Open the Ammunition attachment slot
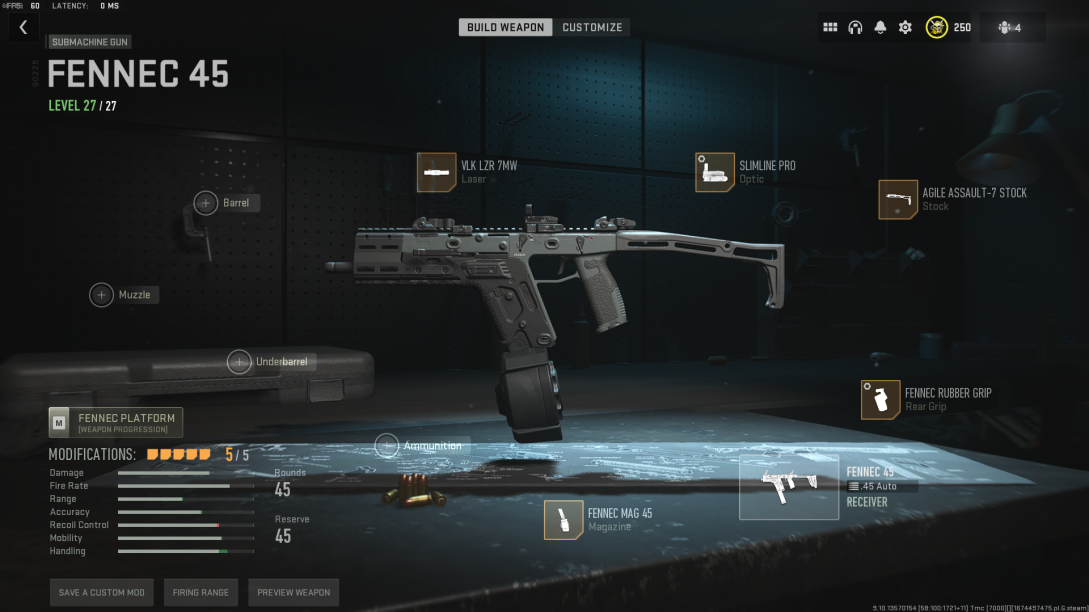This screenshot has height=612, width=1089. 387,446
